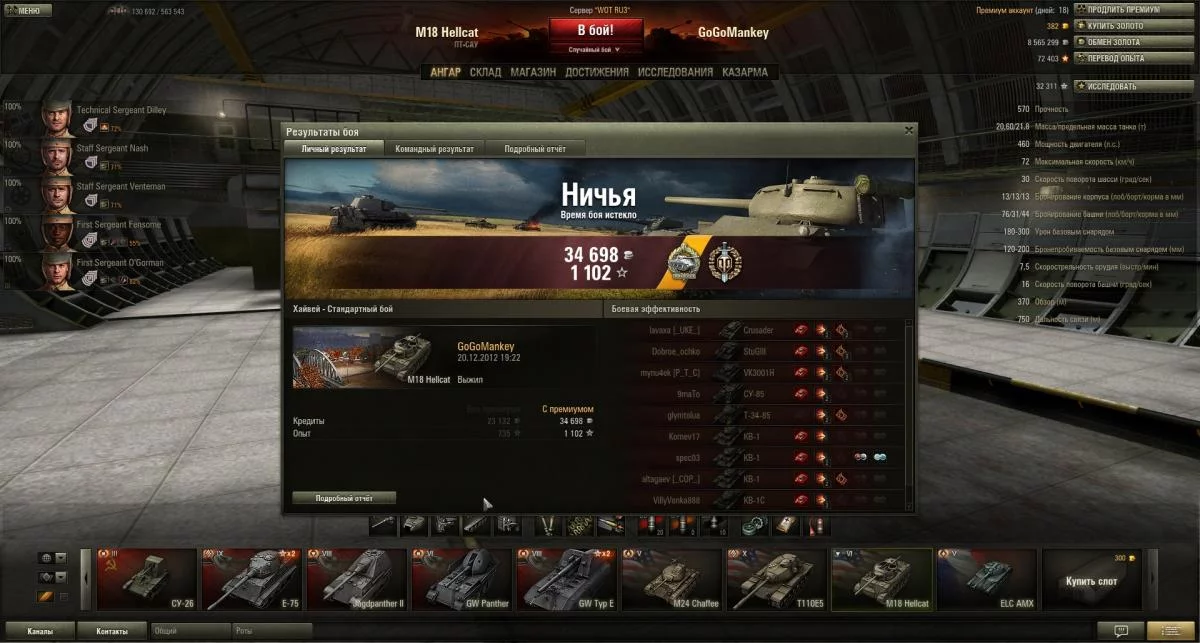Viewport: 1200px width, 643px height.
Task: Go to the СКЛАД section
Action: (485, 72)
